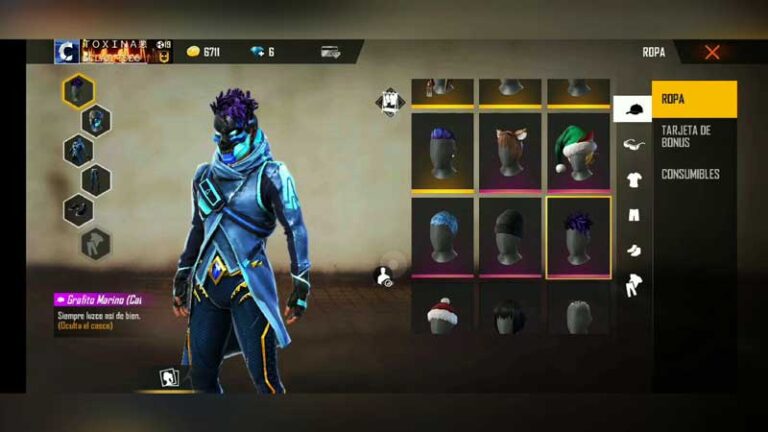Select the black beanie head item
This screenshot has height=432, width=768.
(510, 237)
